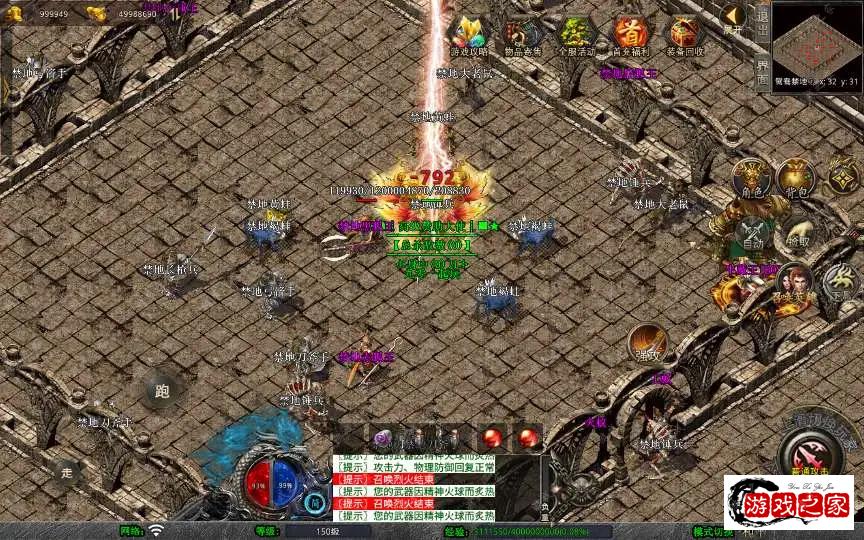Use the purple orb item in the hotbar

tap(382, 437)
